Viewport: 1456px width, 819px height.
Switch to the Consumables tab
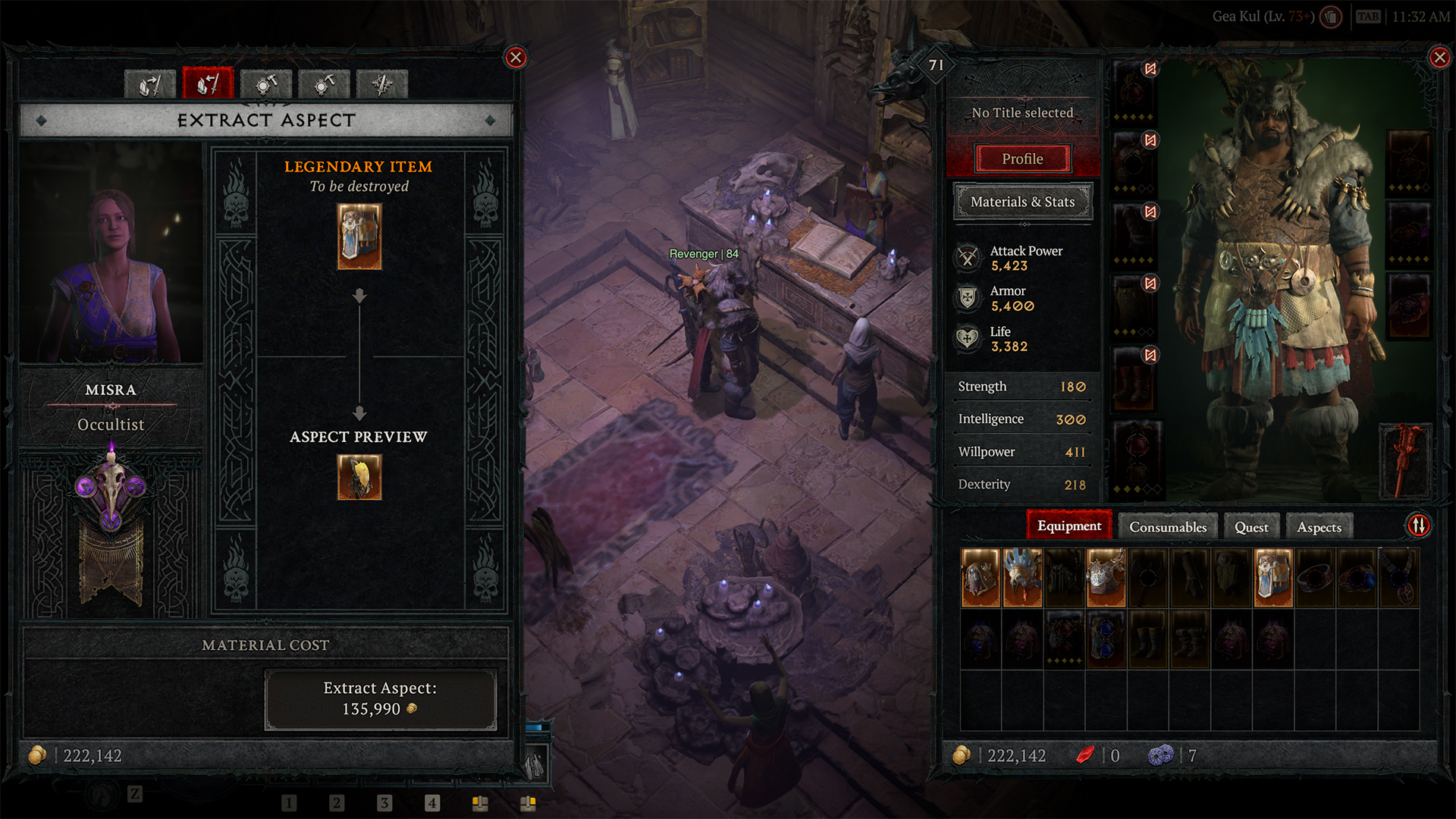click(x=1167, y=527)
